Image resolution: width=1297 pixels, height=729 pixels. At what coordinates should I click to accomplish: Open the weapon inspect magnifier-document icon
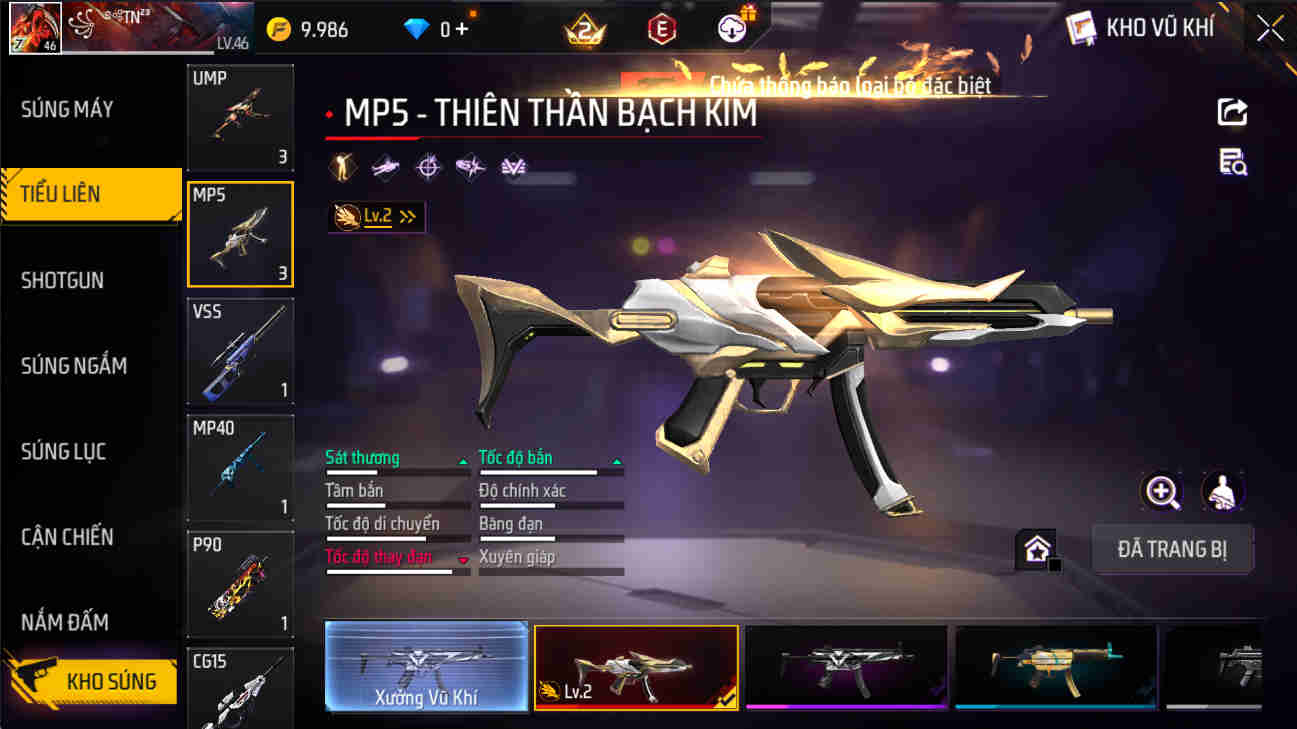click(1233, 162)
